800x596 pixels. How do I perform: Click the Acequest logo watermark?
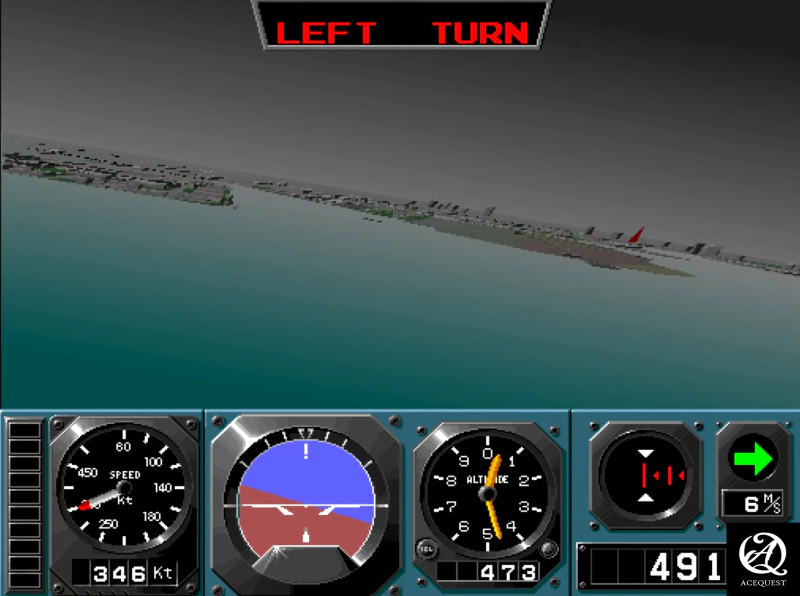click(763, 558)
